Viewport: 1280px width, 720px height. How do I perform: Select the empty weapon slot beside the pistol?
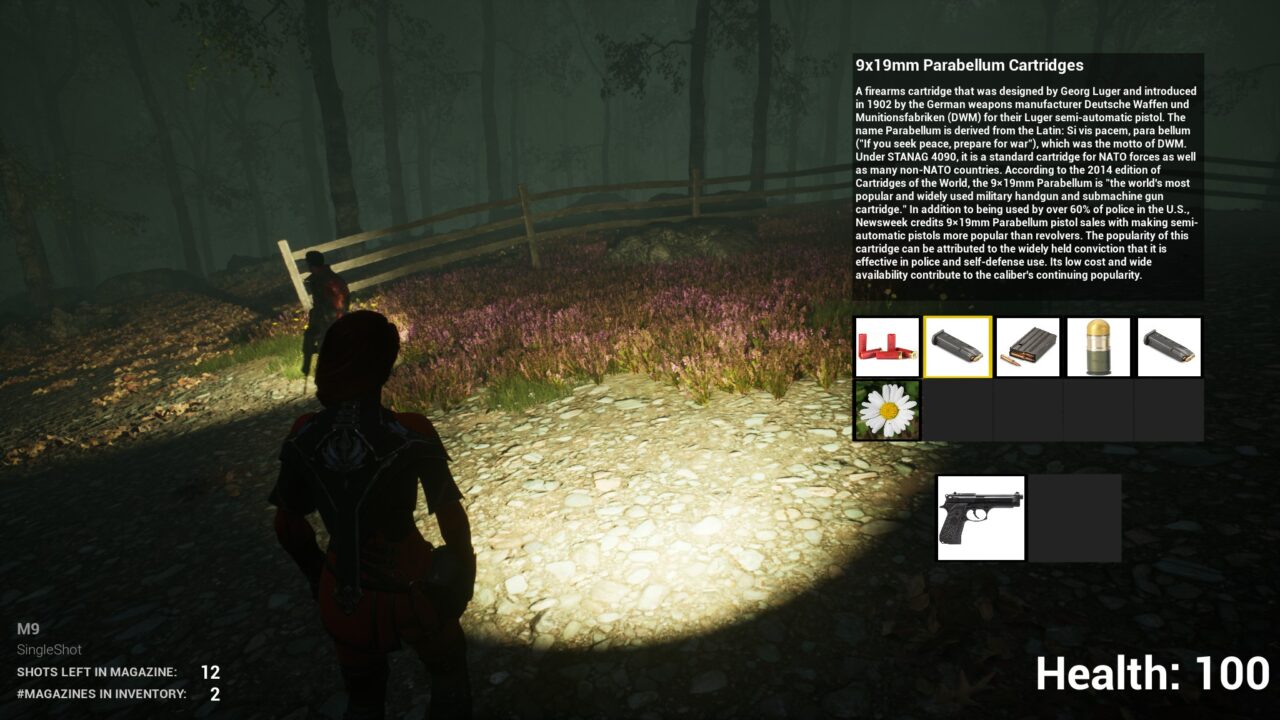click(1075, 518)
